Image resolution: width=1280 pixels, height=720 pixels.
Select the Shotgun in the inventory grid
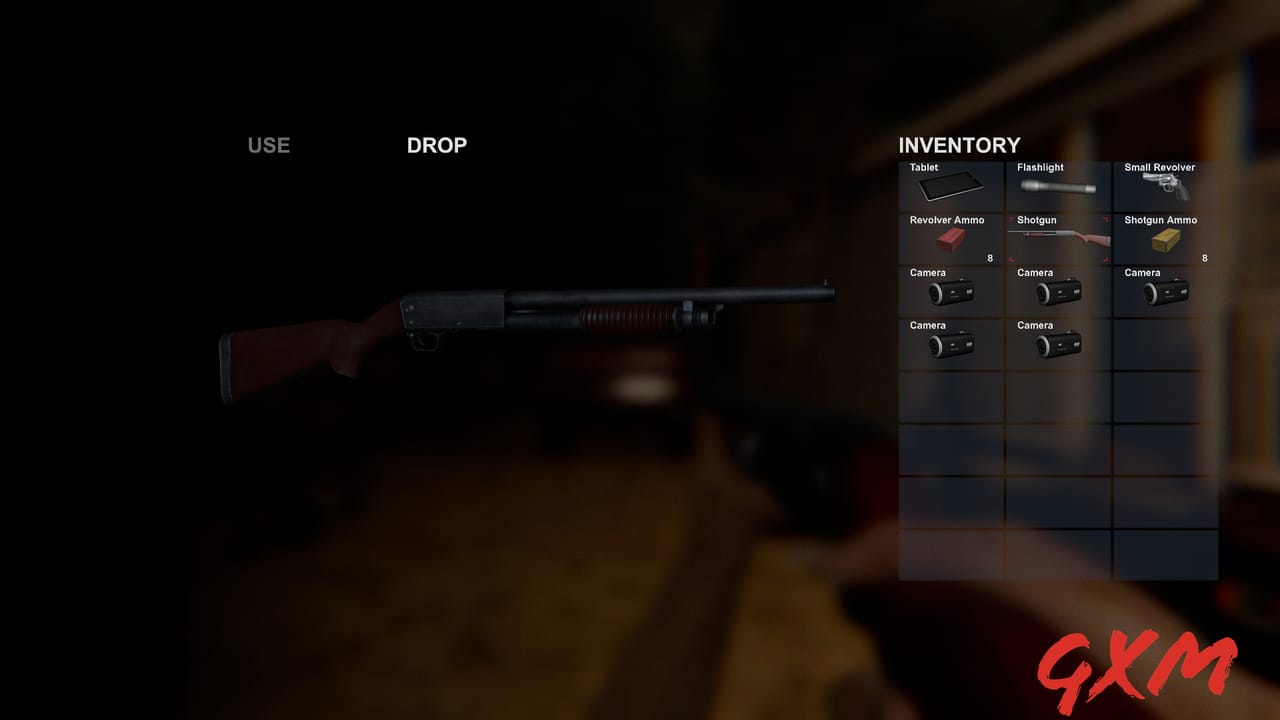tap(1056, 238)
